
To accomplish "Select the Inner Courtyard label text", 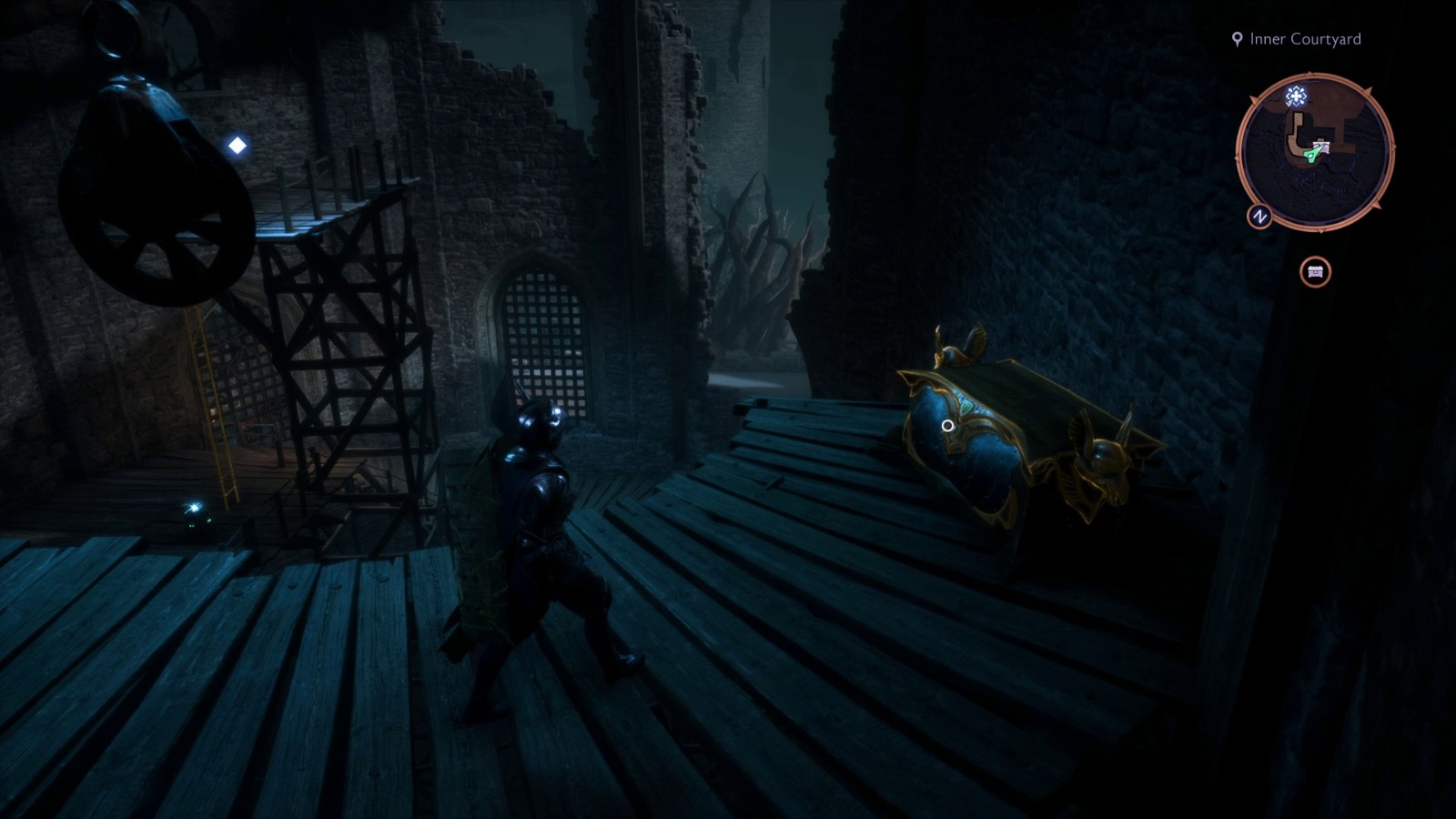I will pyautogui.click(x=1305, y=39).
